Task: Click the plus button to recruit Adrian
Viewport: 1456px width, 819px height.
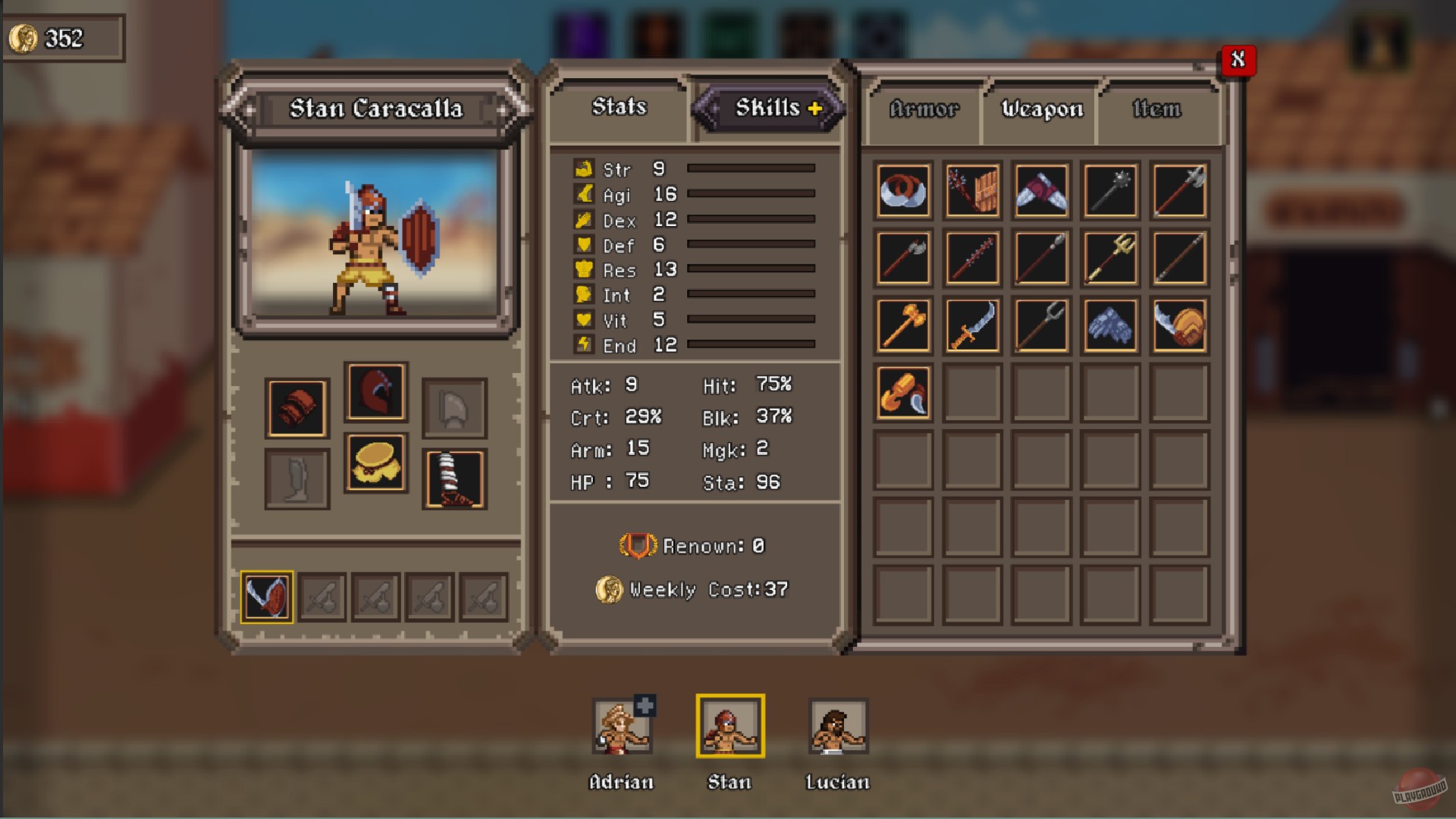Action: click(643, 705)
